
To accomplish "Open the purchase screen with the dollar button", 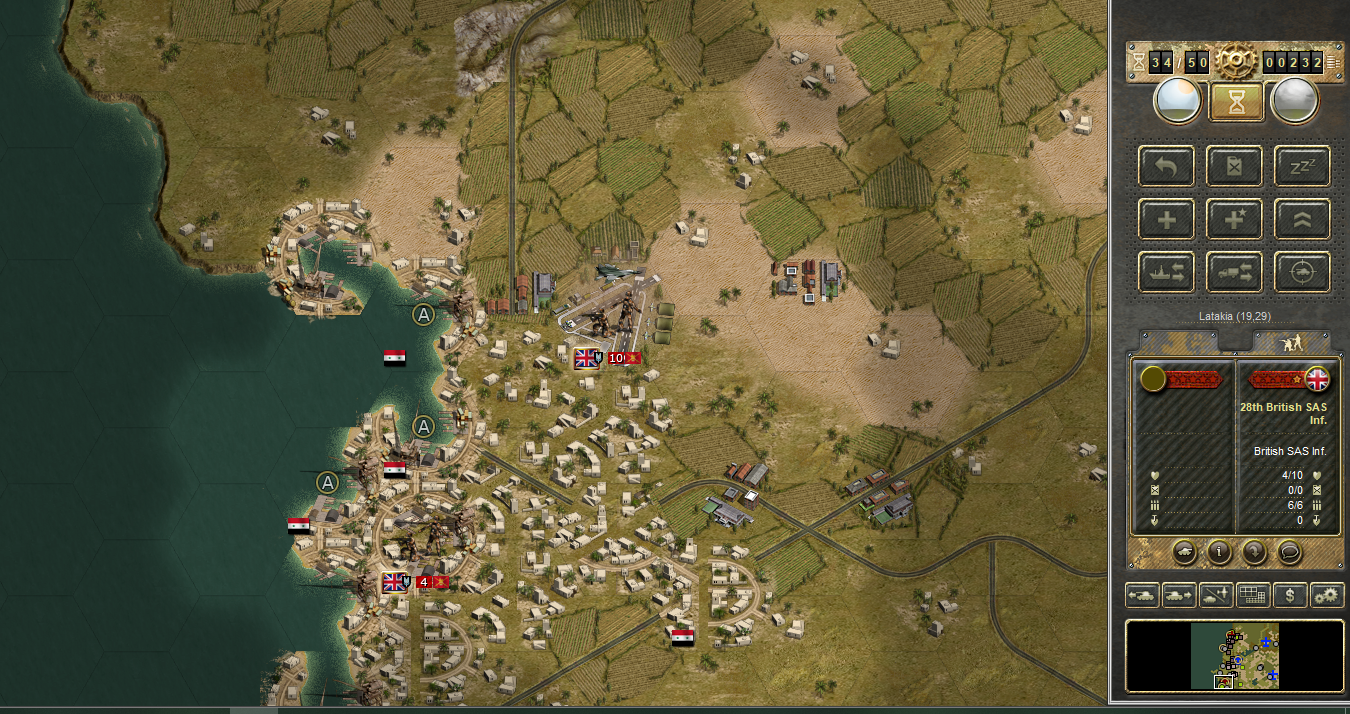I will click(1290, 596).
